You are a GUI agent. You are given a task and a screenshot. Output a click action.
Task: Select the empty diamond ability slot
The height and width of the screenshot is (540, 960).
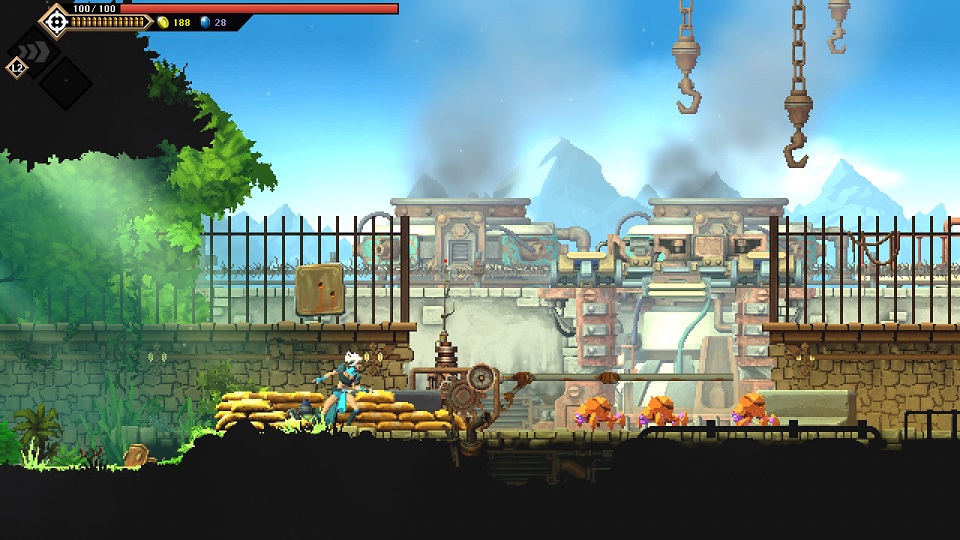[x=65, y=82]
